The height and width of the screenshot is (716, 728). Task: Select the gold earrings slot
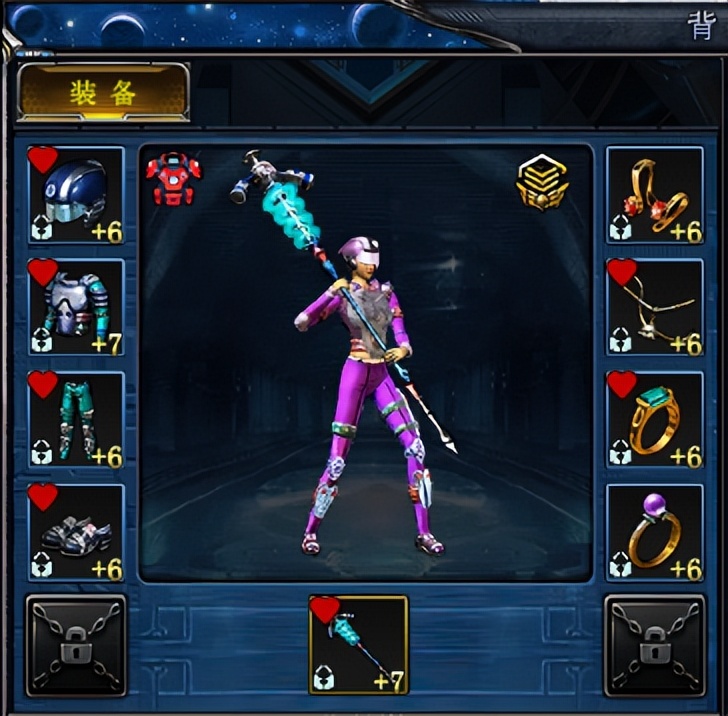[655, 195]
